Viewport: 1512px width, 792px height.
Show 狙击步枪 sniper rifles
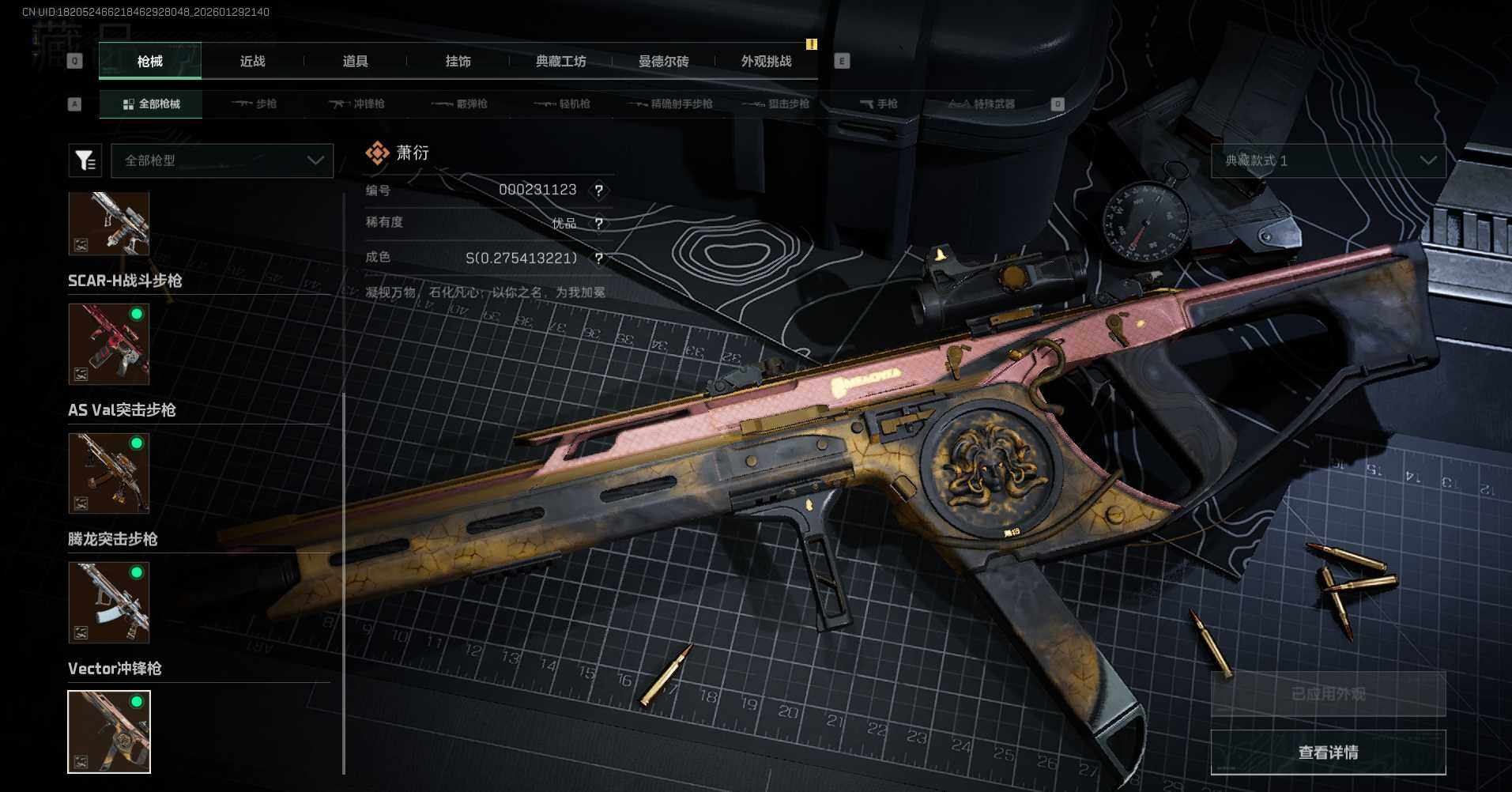778,104
